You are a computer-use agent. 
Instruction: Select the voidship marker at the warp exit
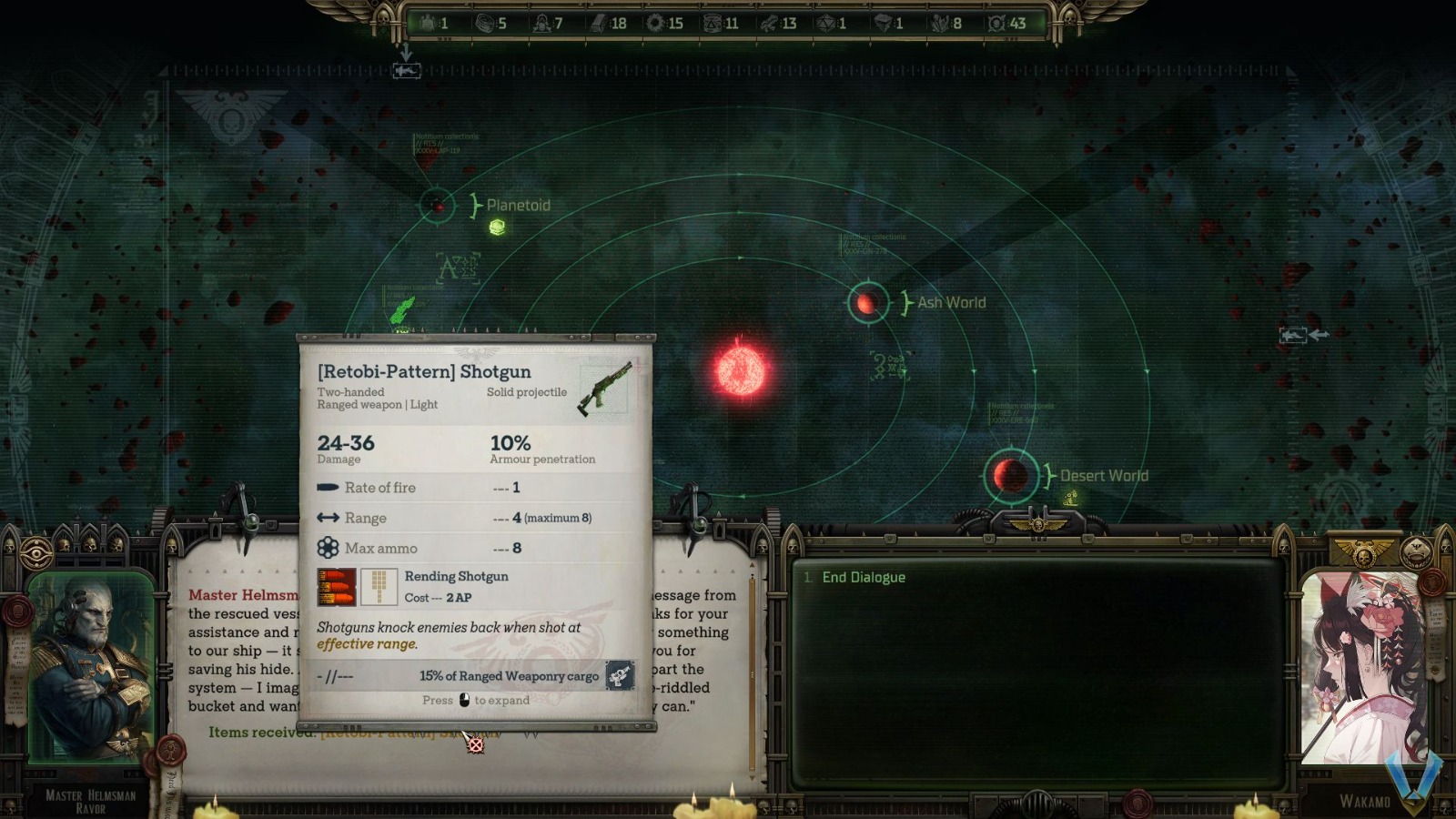tap(407, 71)
